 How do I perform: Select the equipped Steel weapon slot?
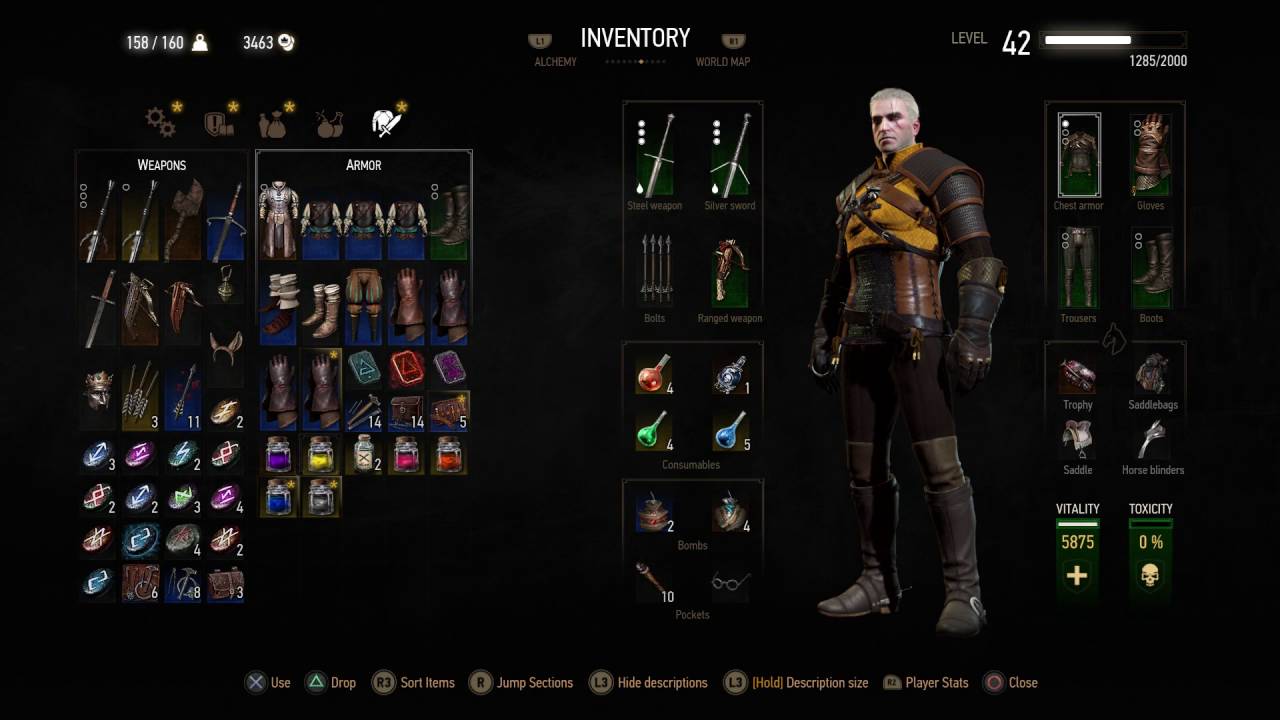click(x=655, y=156)
